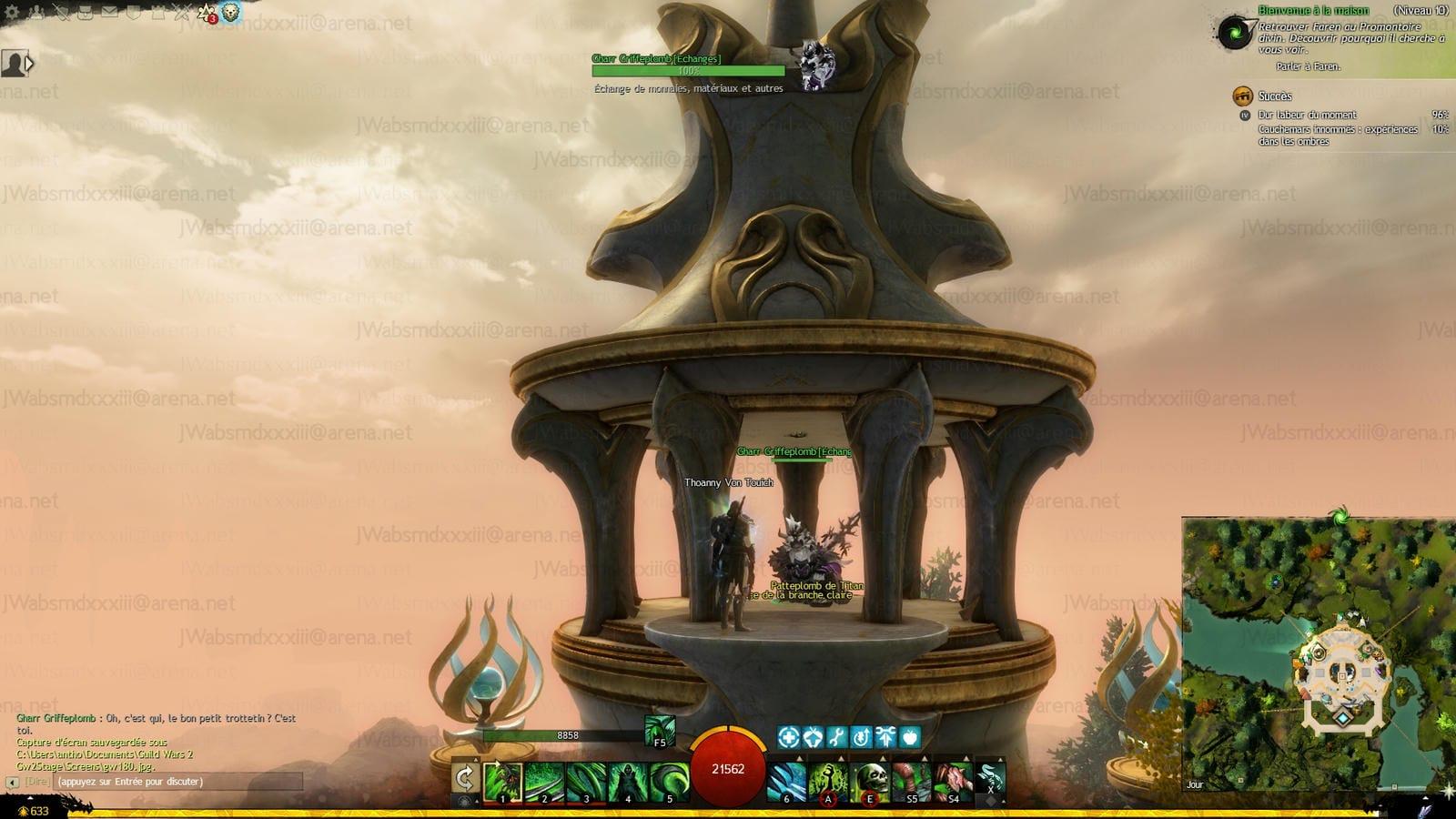Activate the hooded figure skill 4
The image size is (1456, 819).
[628, 782]
